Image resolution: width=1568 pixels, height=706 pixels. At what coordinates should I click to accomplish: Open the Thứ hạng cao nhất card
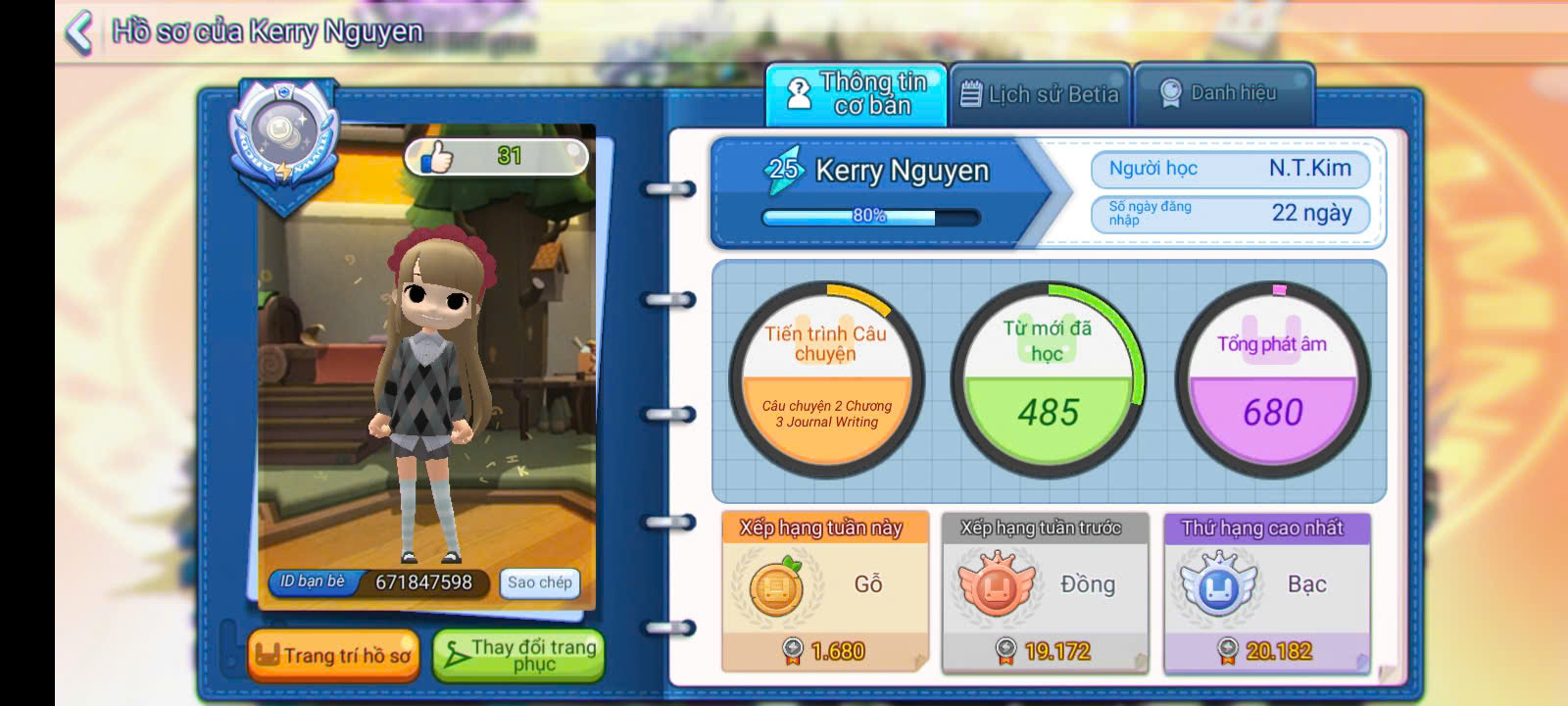[1266, 591]
